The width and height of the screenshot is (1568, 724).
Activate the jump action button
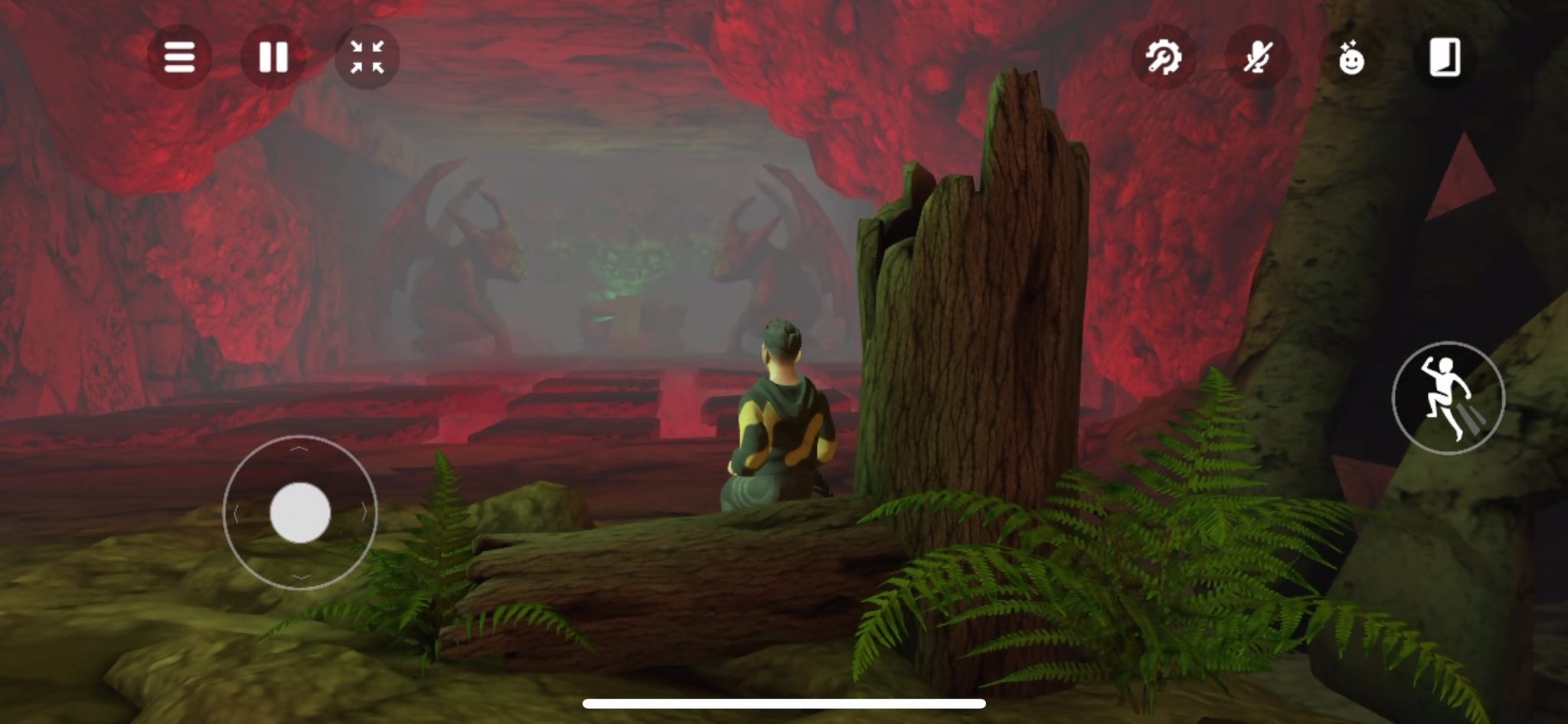pyautogui.click(x=1448, y=398)
